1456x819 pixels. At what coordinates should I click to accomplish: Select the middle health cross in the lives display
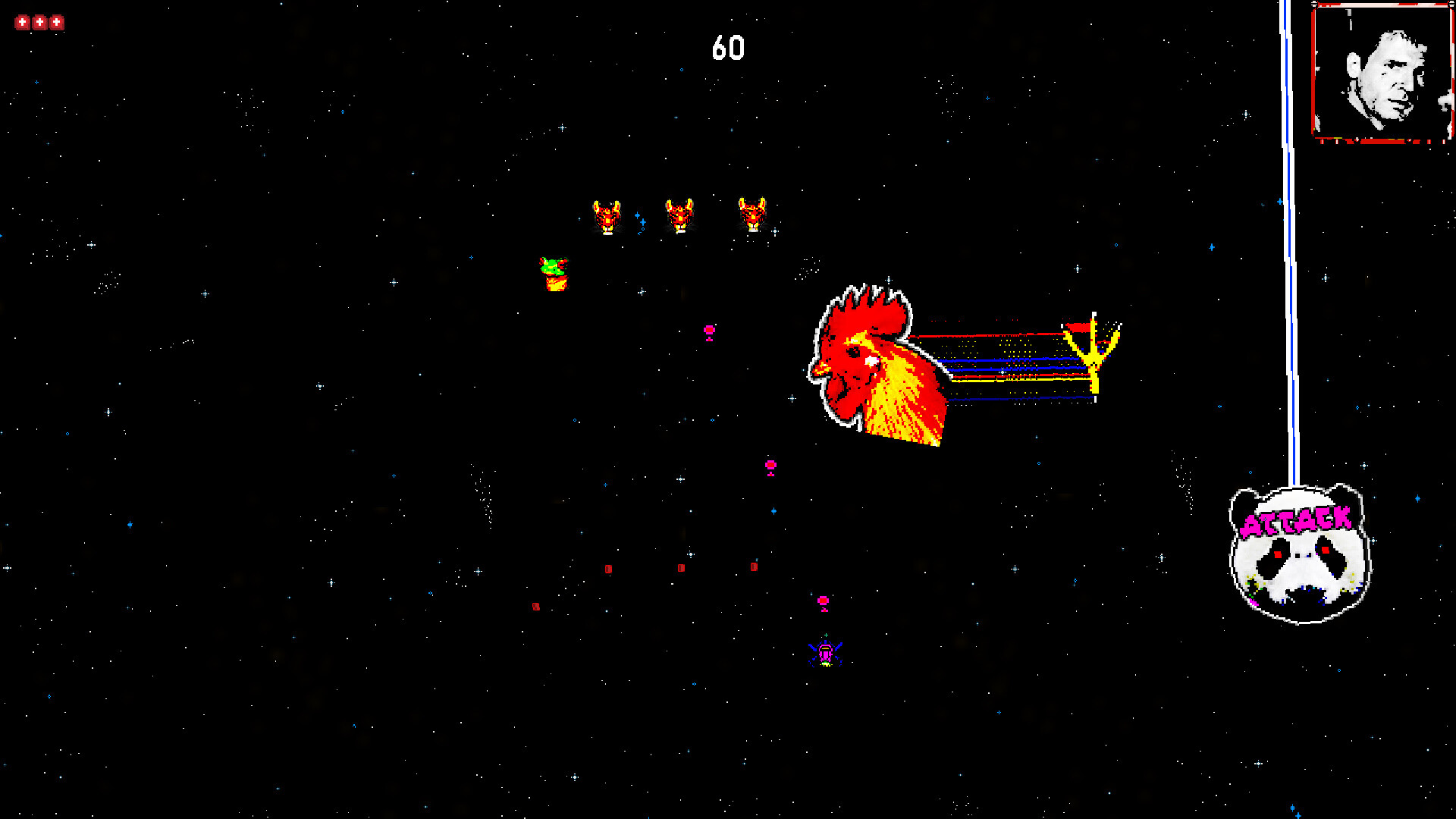point(39,21)
